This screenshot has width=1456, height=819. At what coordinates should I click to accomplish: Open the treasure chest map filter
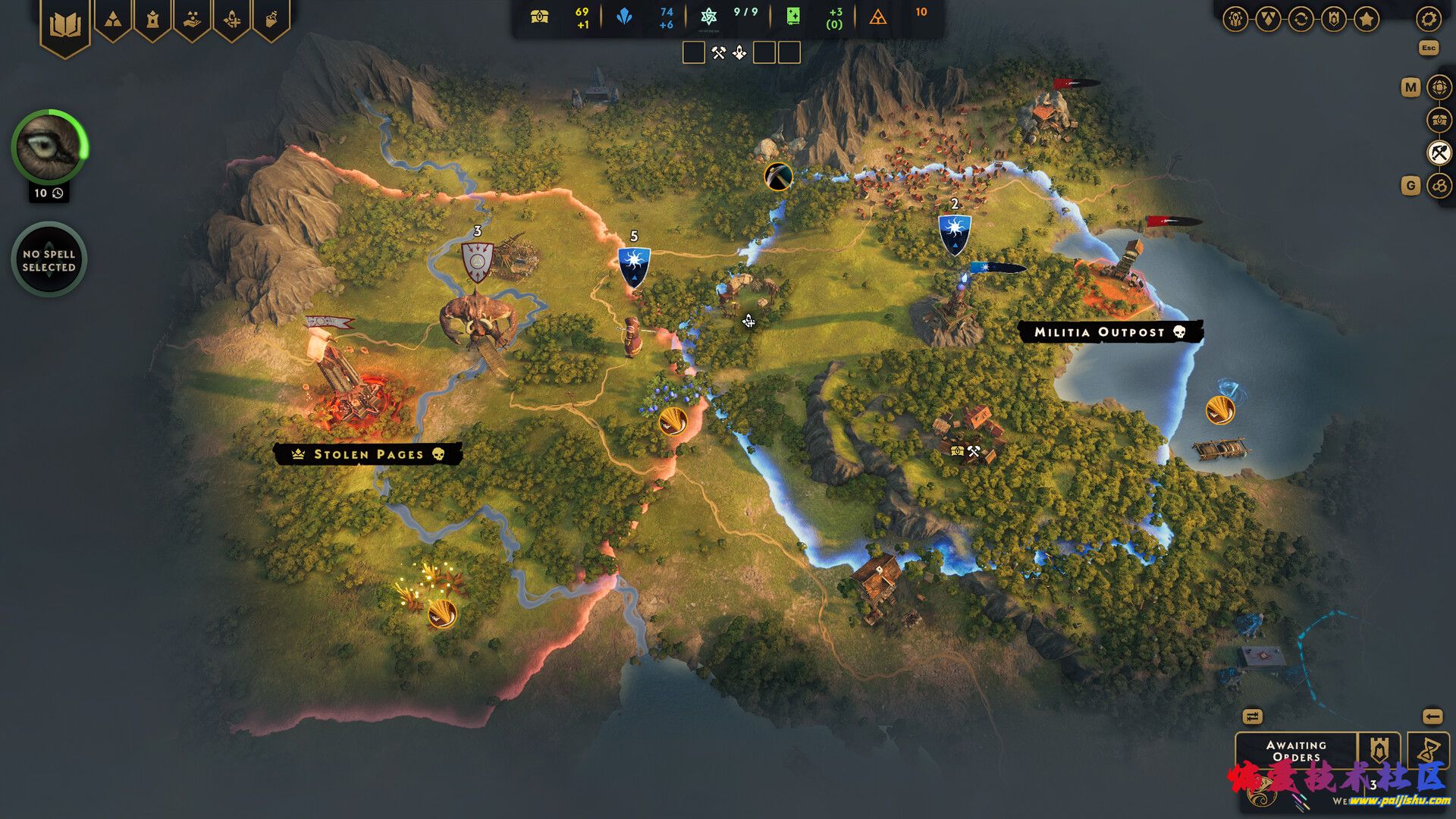[1439, 120]
